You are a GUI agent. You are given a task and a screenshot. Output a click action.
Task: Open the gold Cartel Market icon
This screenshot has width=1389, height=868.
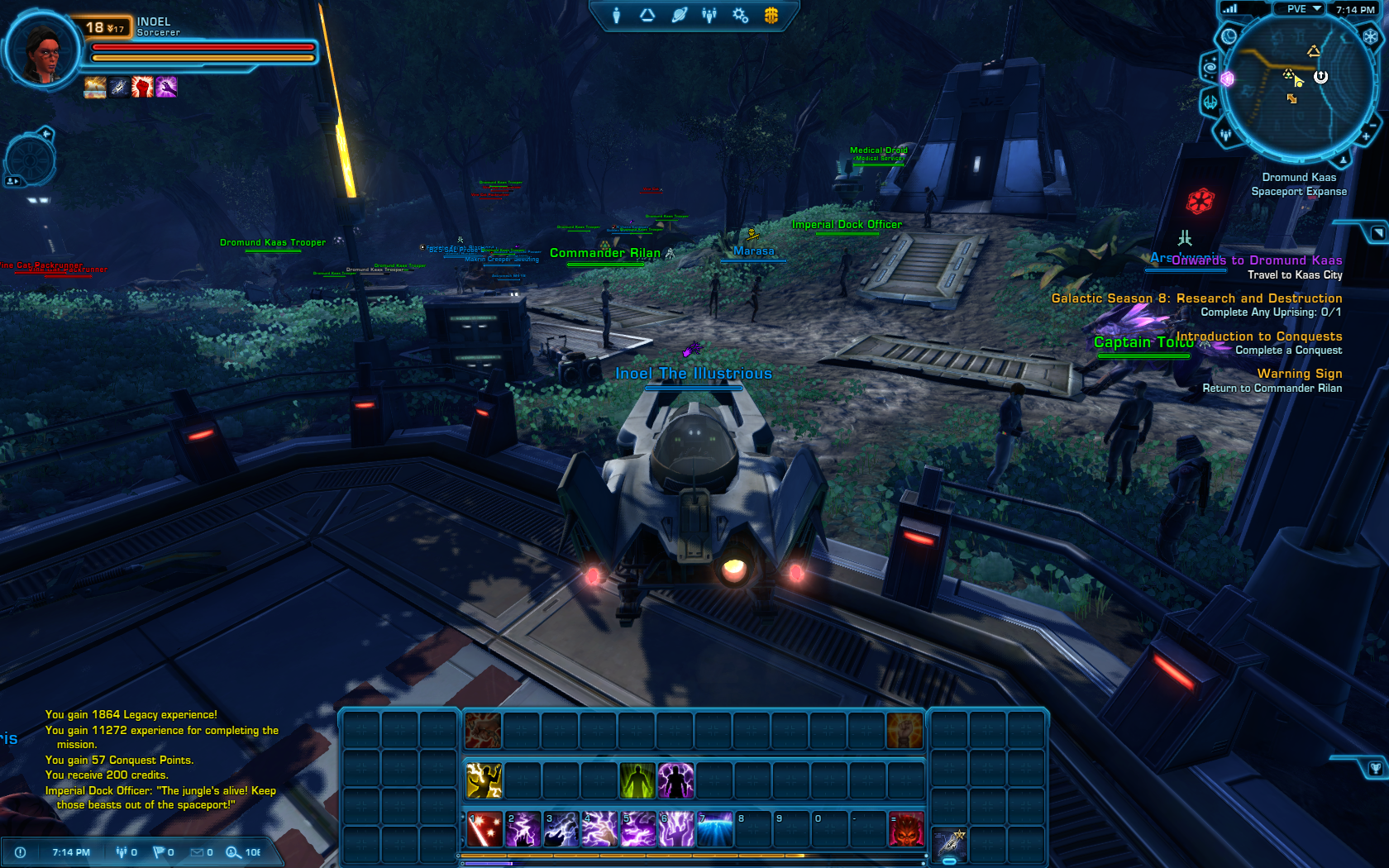click(771, 15)
